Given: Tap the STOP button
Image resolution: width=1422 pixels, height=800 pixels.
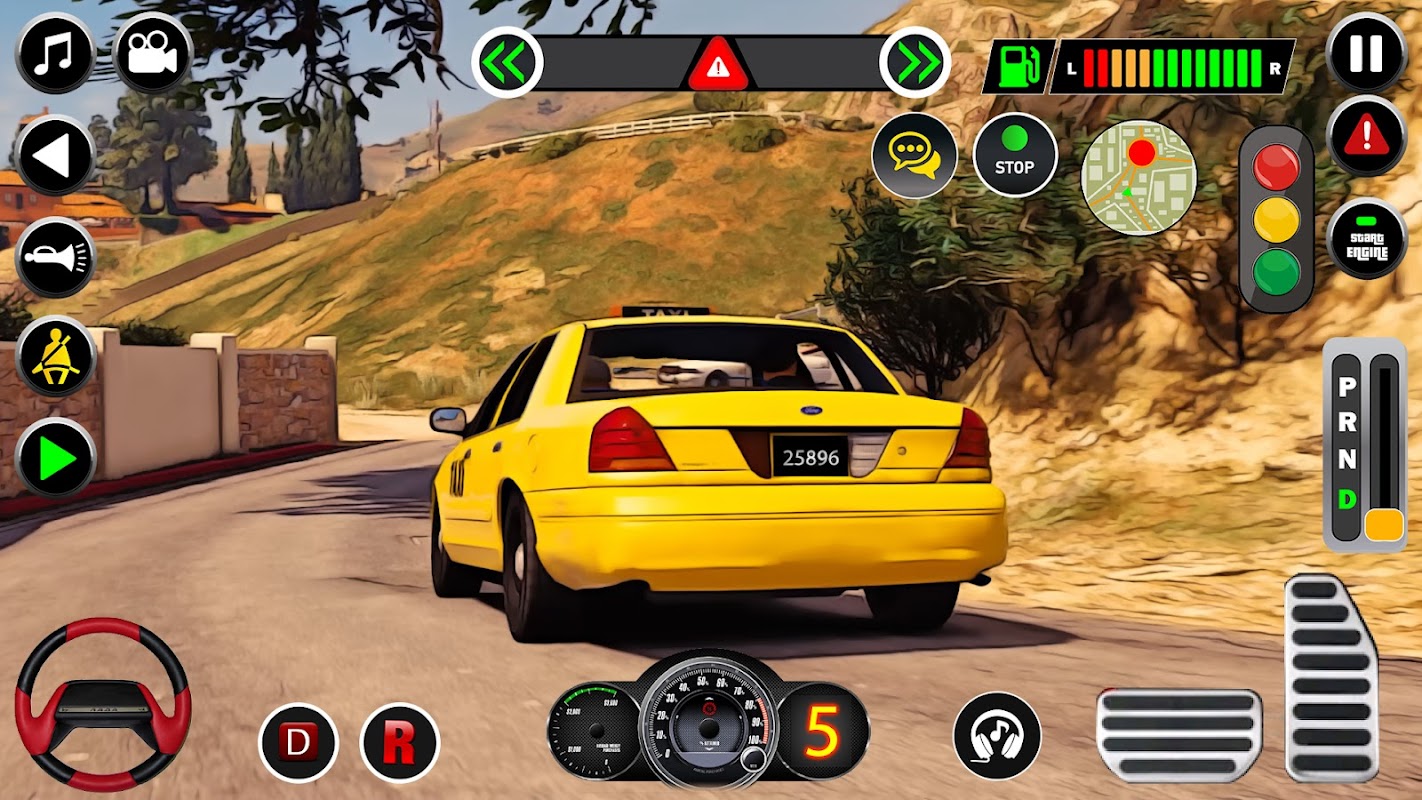Looking at the screenshot, I should (x=1014, y=155).
